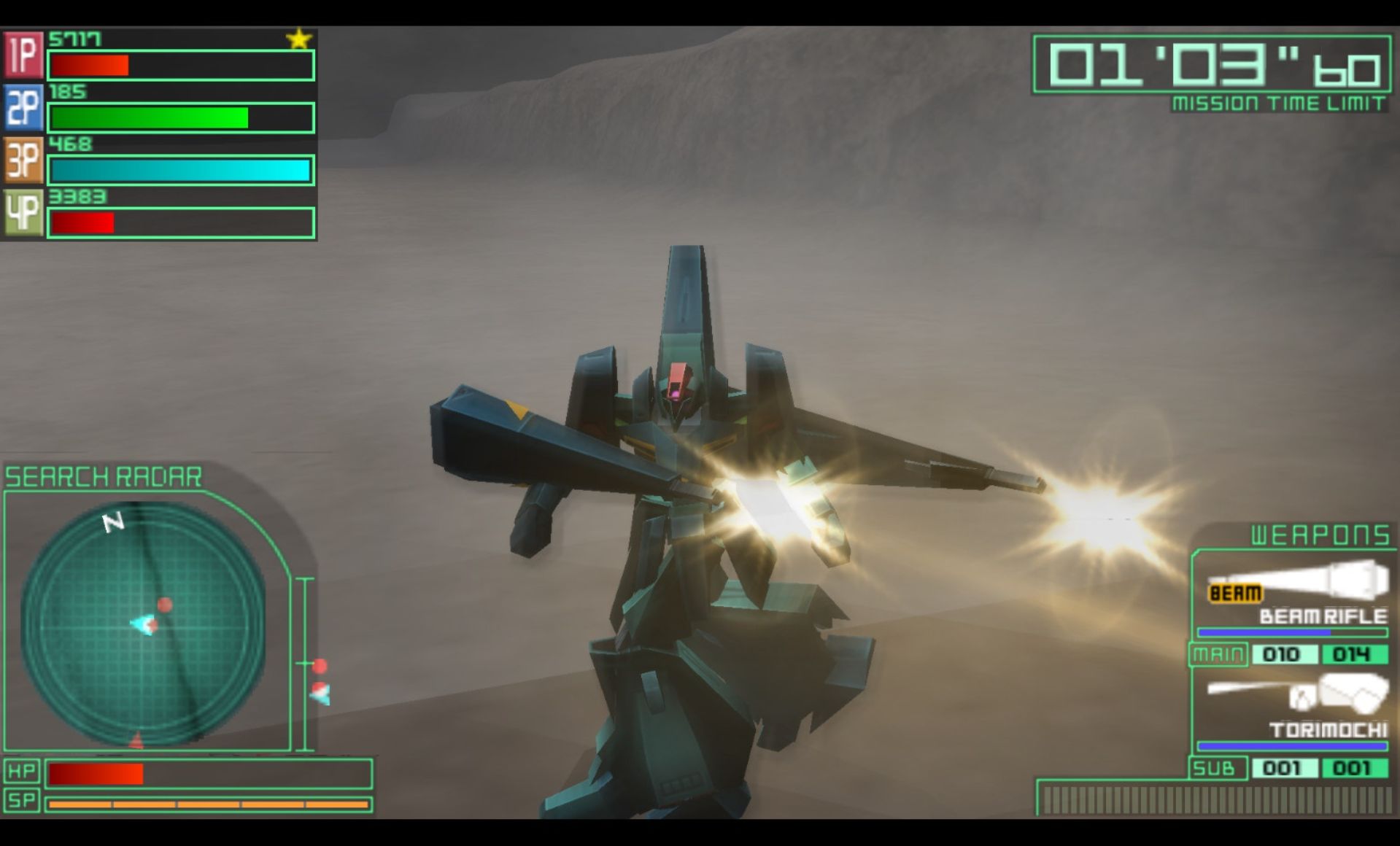Select the 3P player badge
1400x846 pixels.
click(x=23, y=160)
